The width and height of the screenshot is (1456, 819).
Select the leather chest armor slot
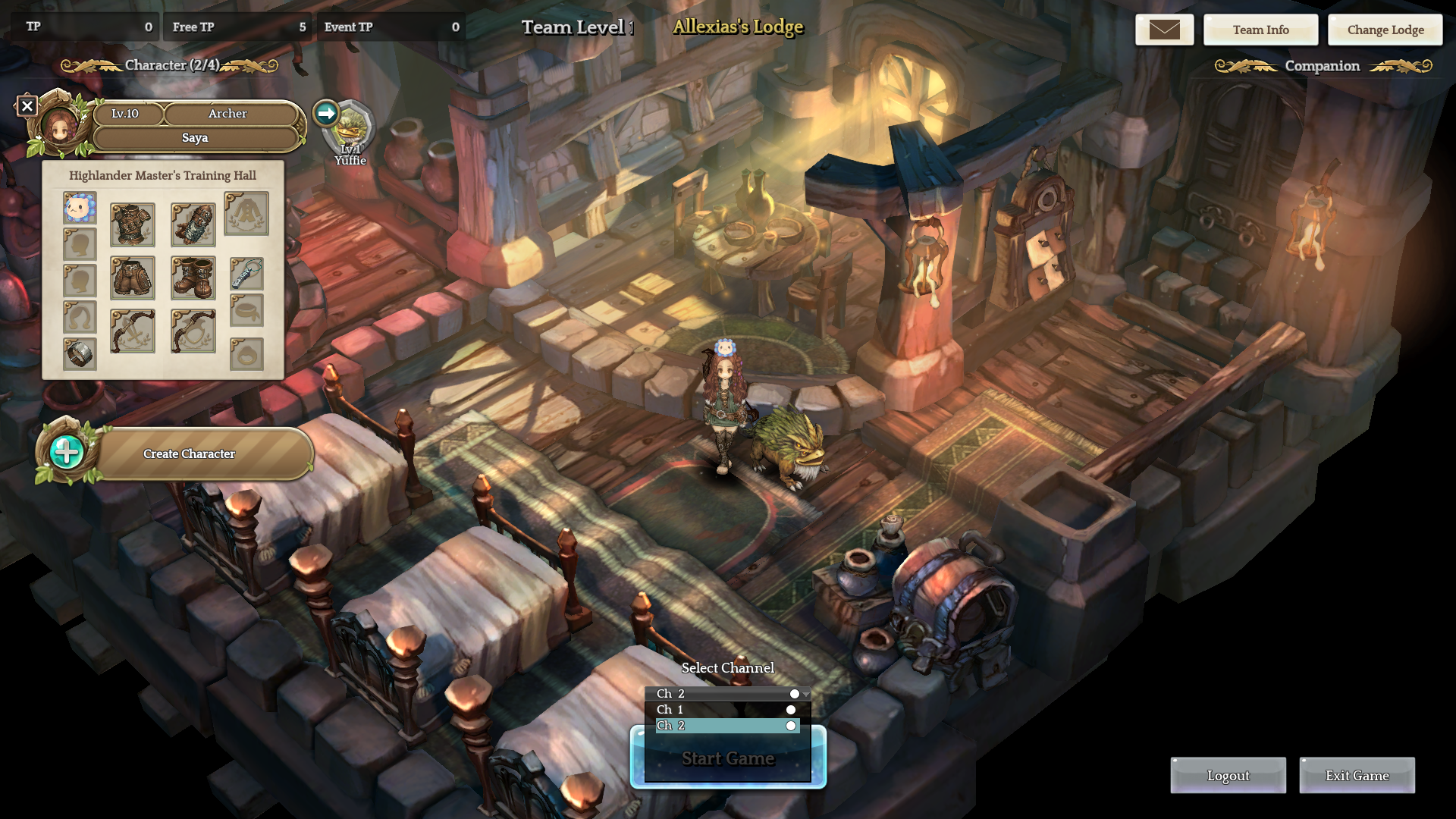(x=133, y=224)
